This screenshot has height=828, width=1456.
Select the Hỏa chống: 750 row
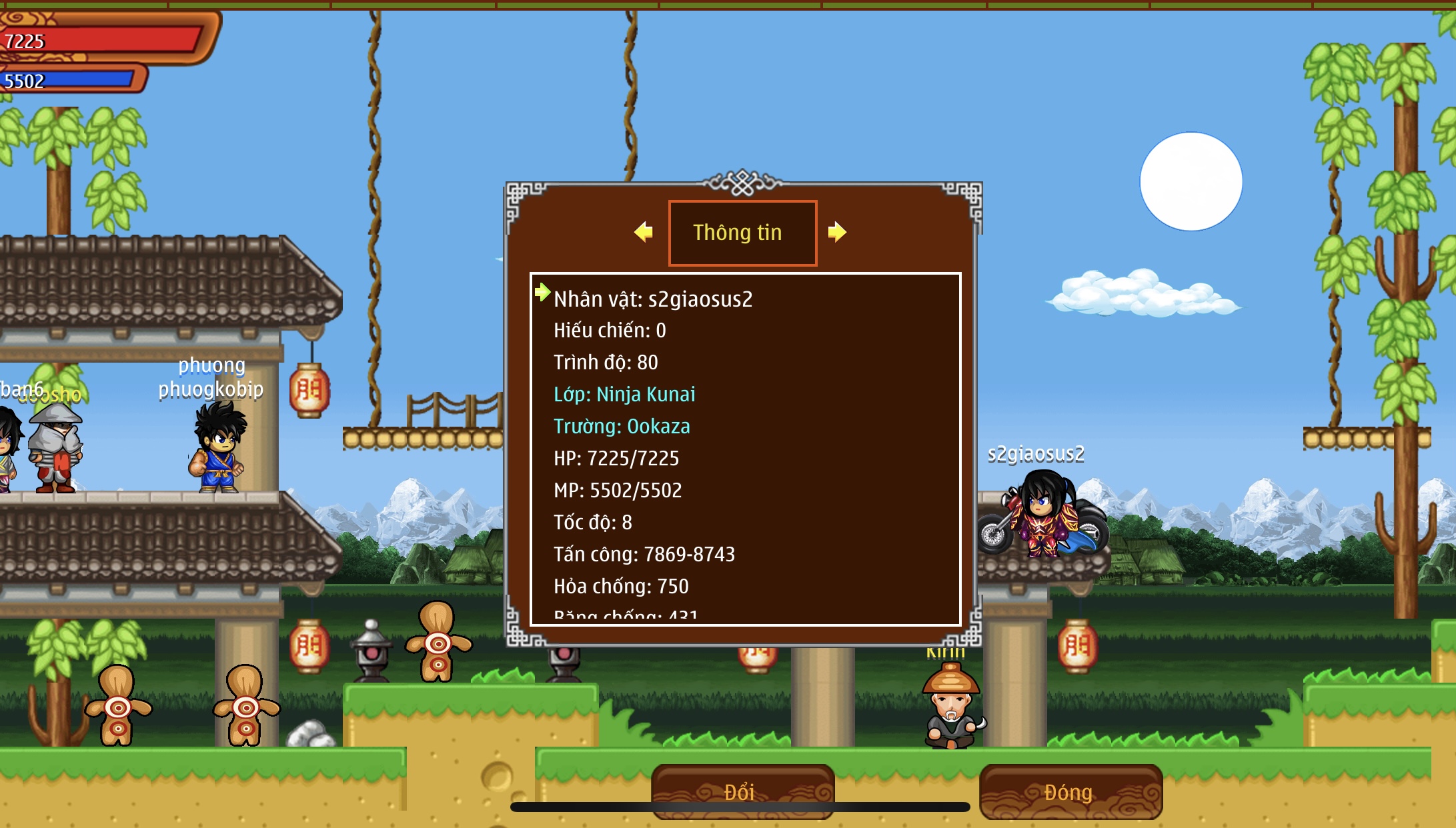pos(621,587)
